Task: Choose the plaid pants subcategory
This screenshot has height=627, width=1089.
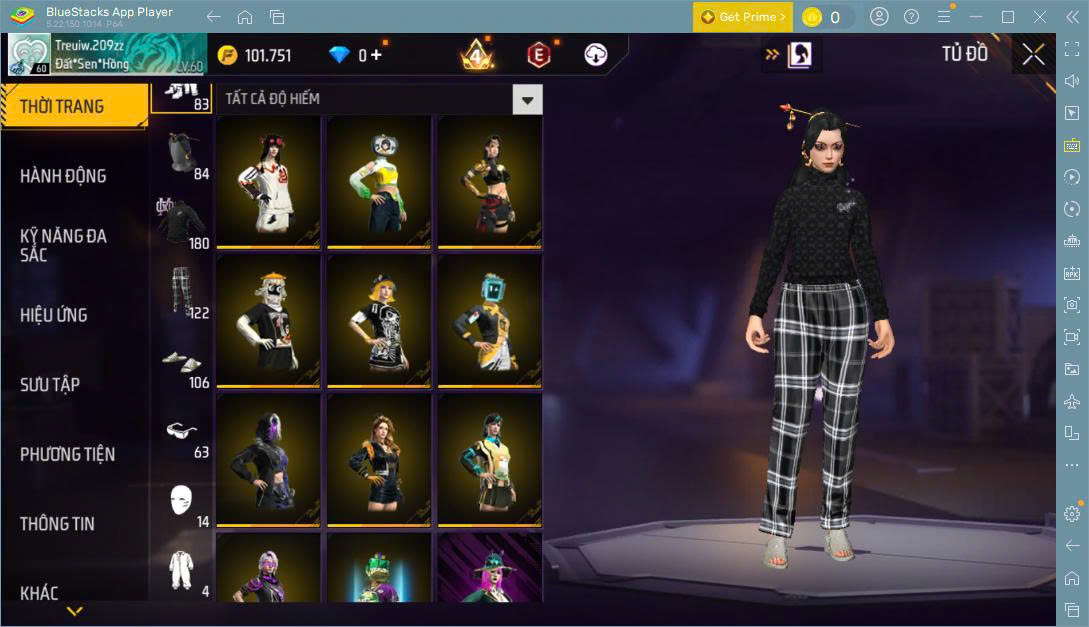Action: (x=181, y=292)
